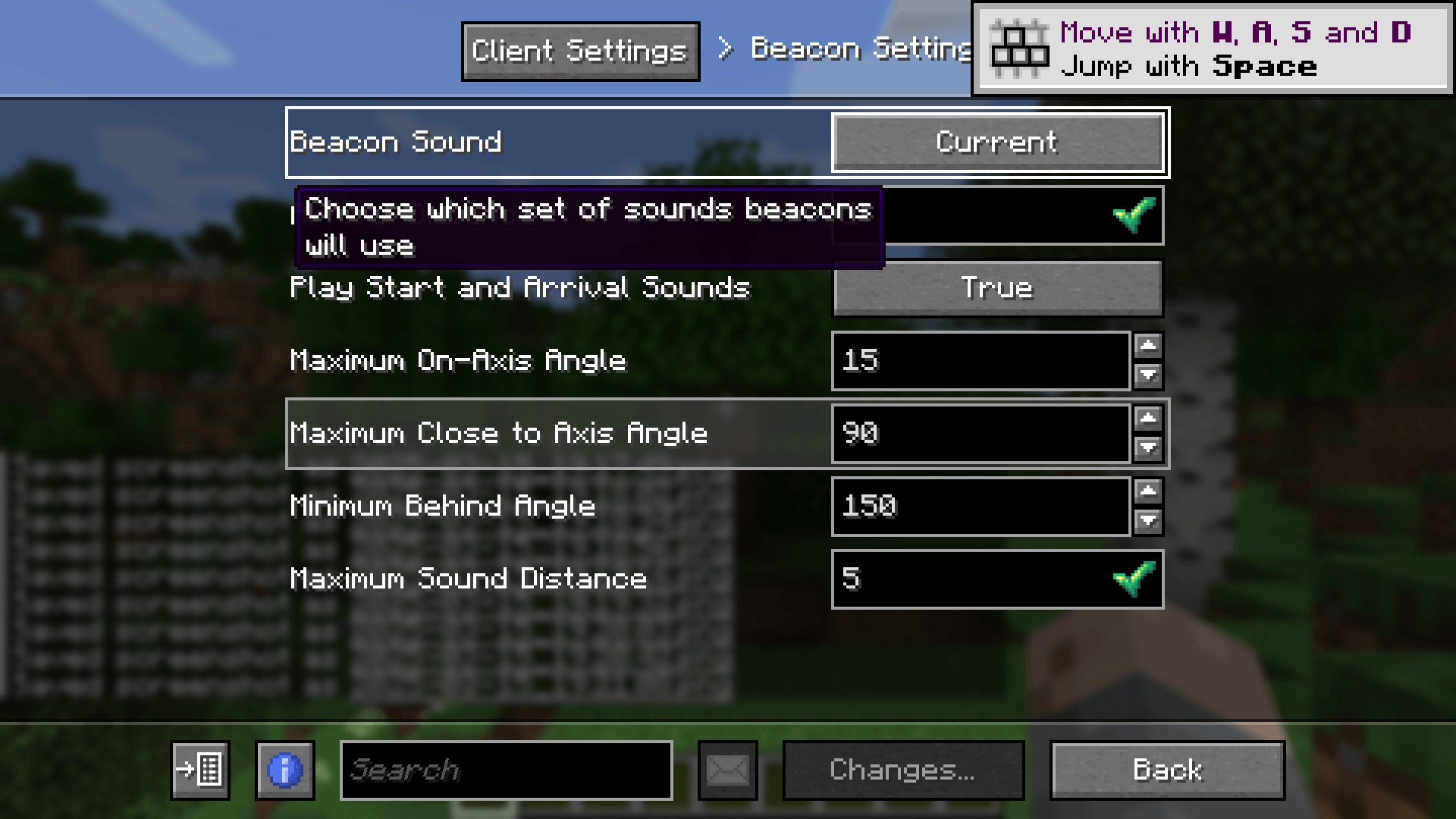
Task: Click the down arrow for Minimum Behind Angle
Action: pos(1149,521)
